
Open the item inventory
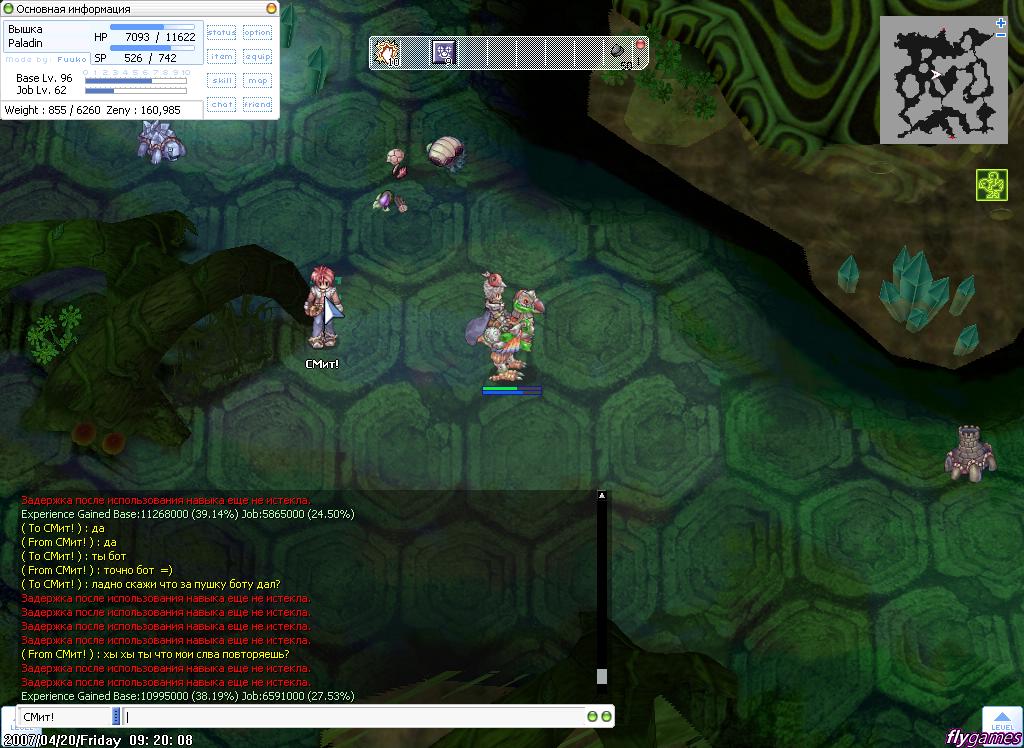click(x=221, y=57)
